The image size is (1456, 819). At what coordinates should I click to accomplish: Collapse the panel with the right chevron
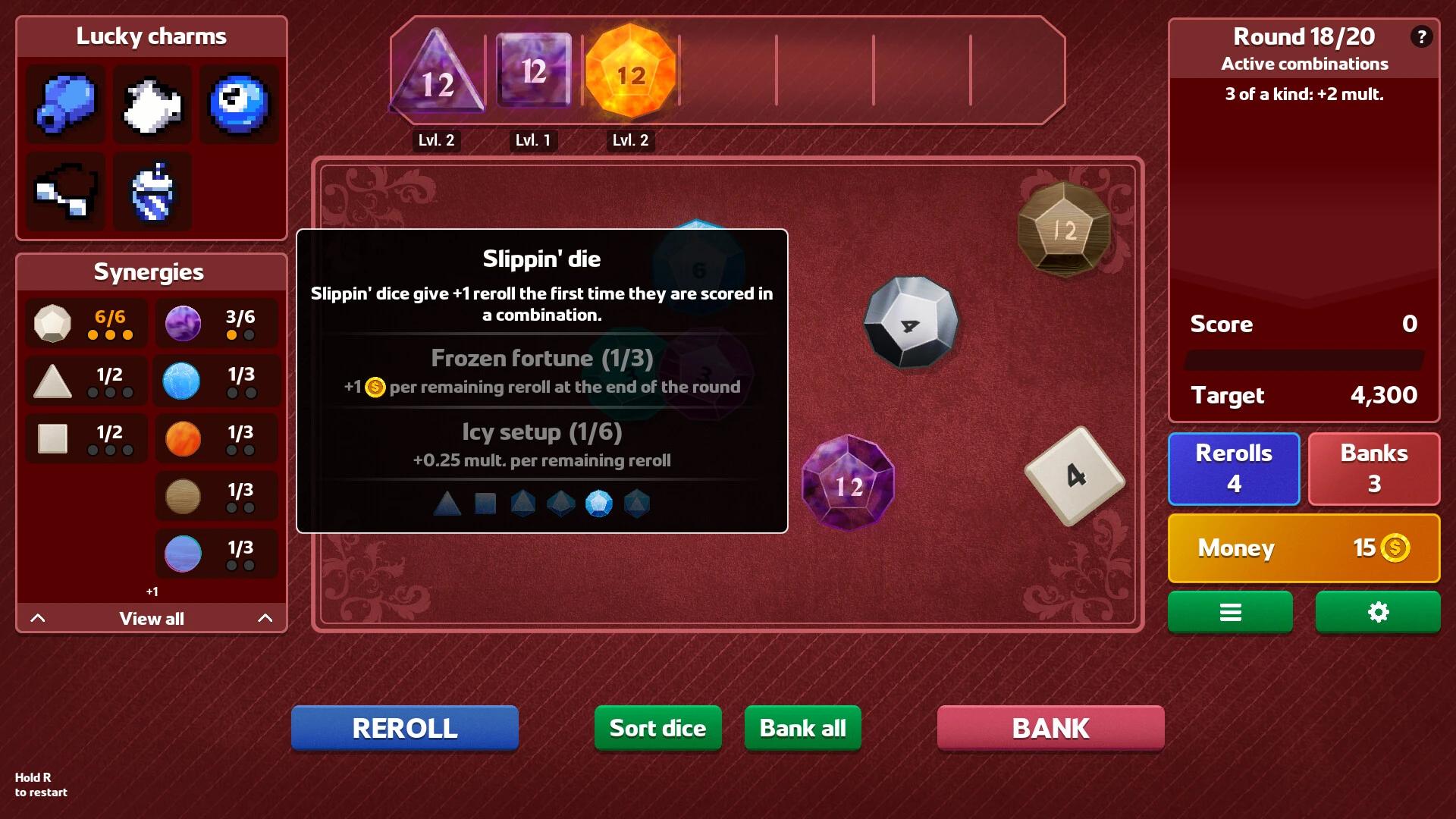coord(264,618)
